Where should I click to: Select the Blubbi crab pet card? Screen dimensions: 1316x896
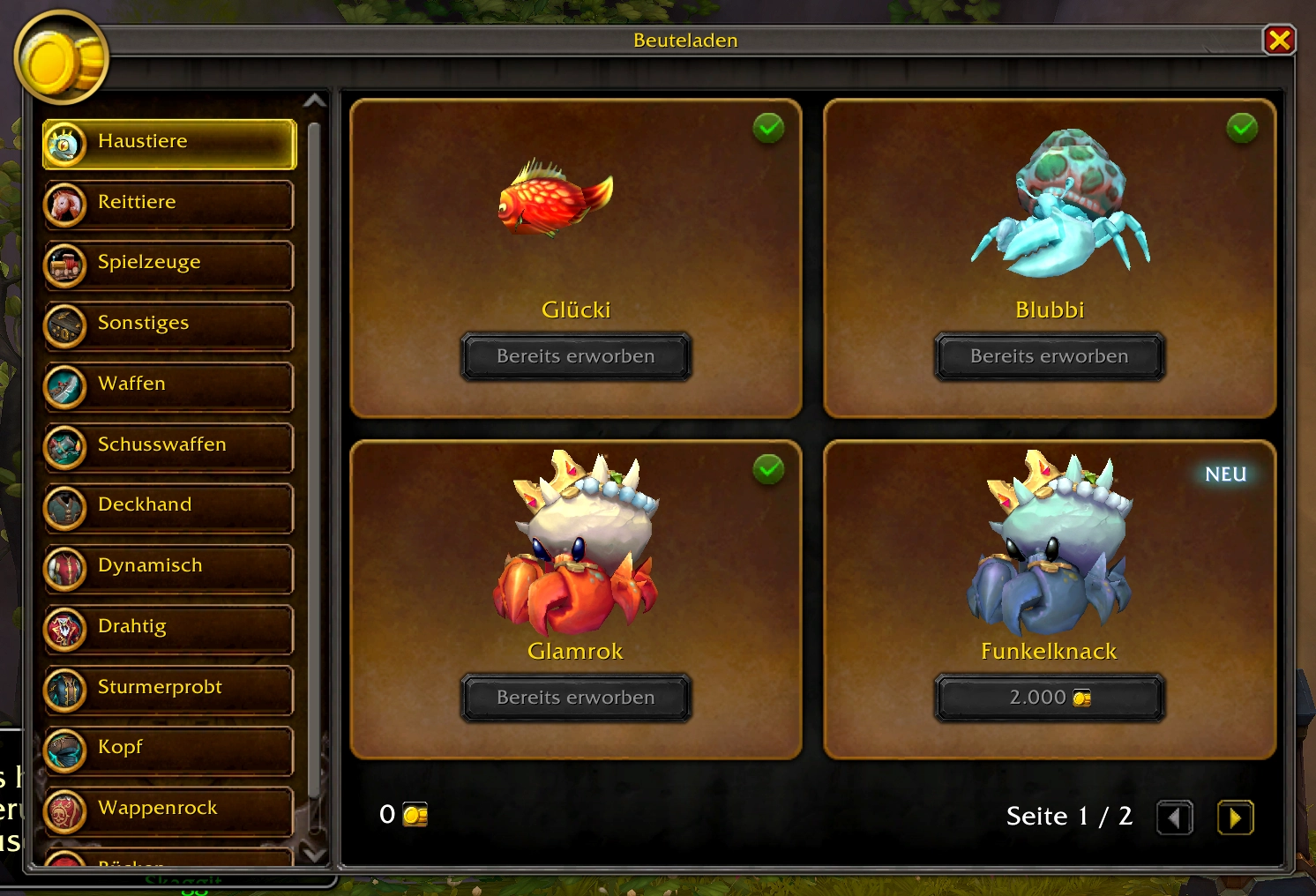tap(1058, 207)
